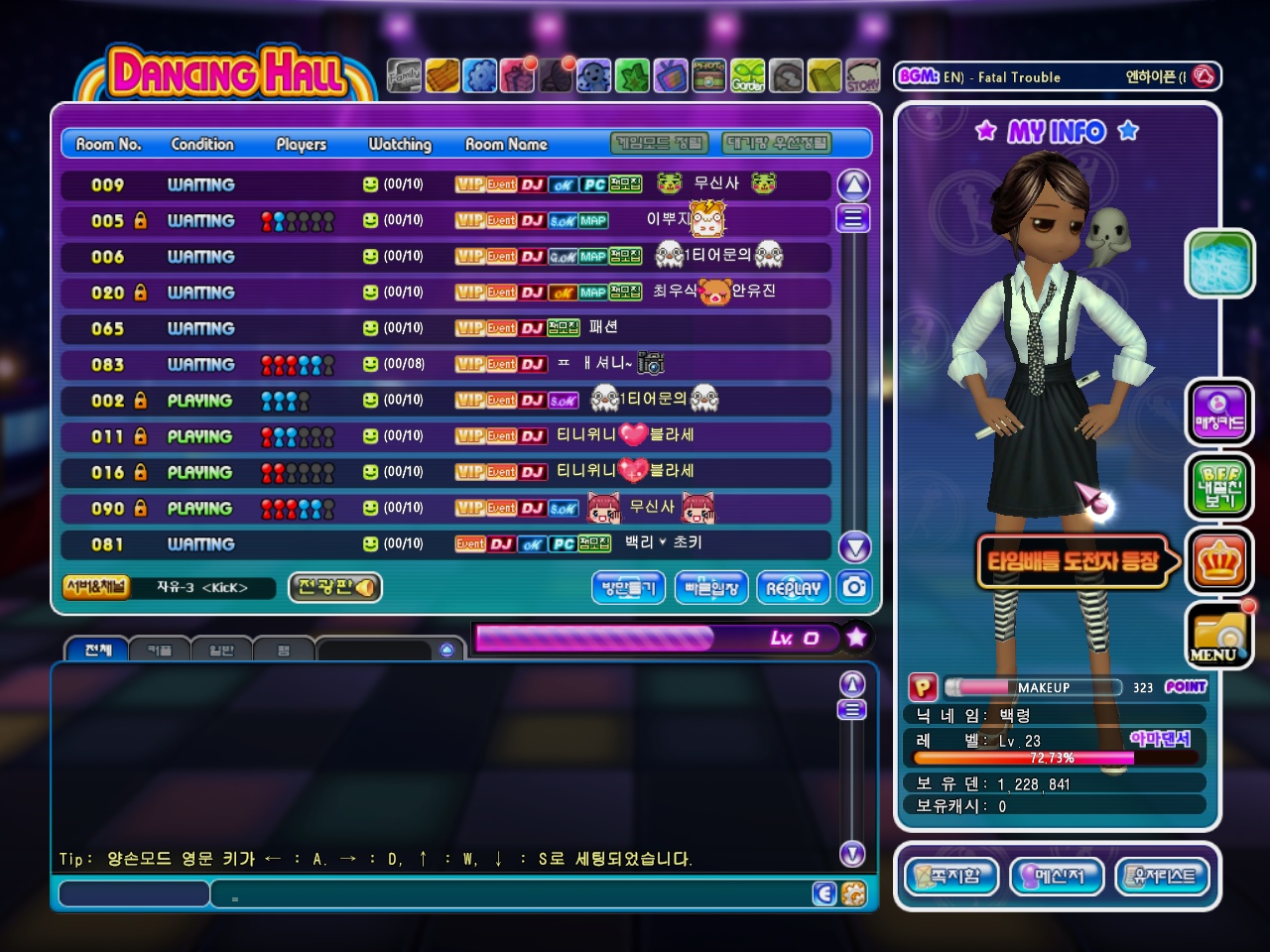Open the Family icon in the top toolbar
Image resolution: width=1270 pixels, height=952 pixels.
click(x=404, y=76)
